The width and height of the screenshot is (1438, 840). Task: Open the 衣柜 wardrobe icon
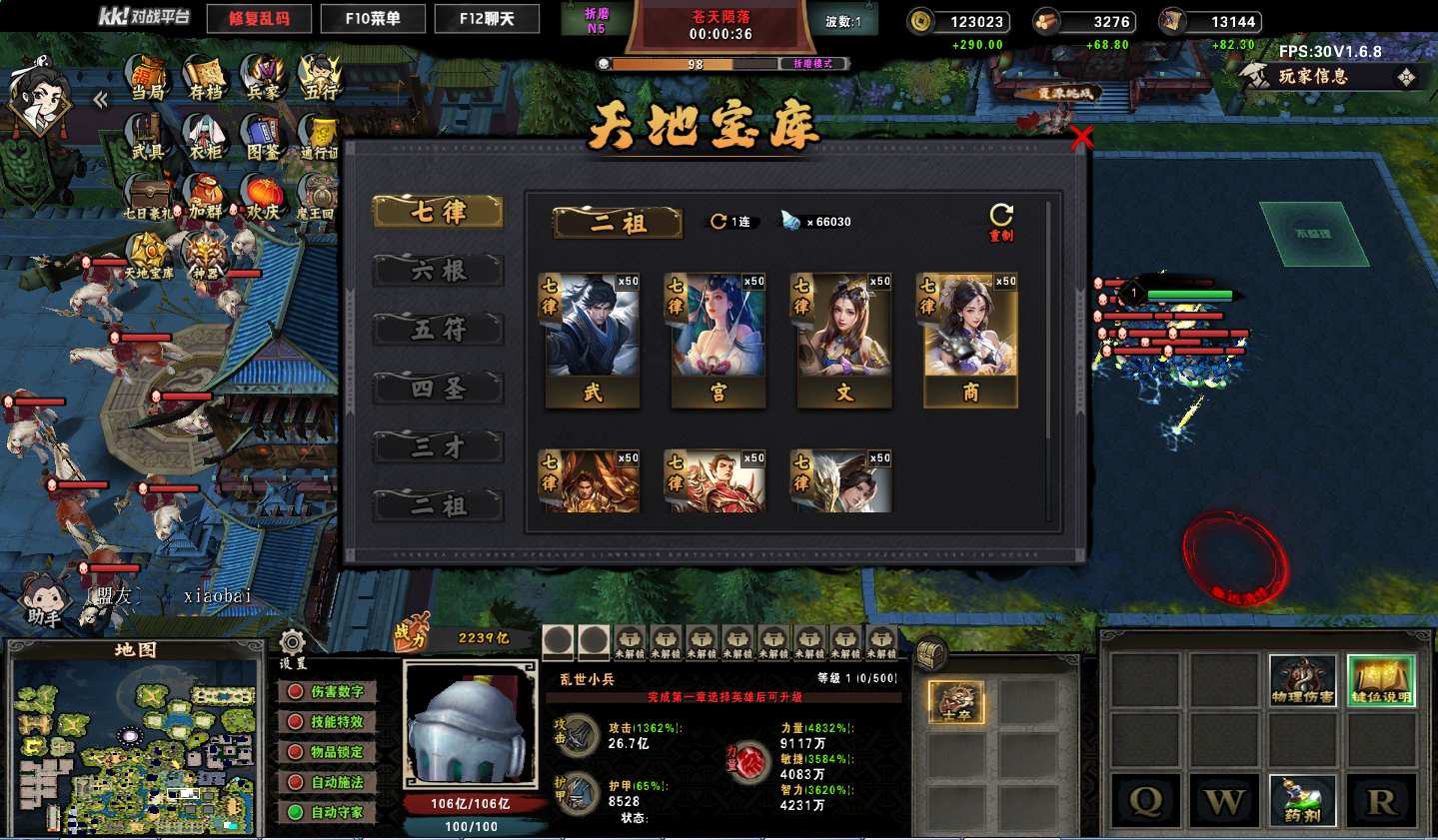pos(205,137)
